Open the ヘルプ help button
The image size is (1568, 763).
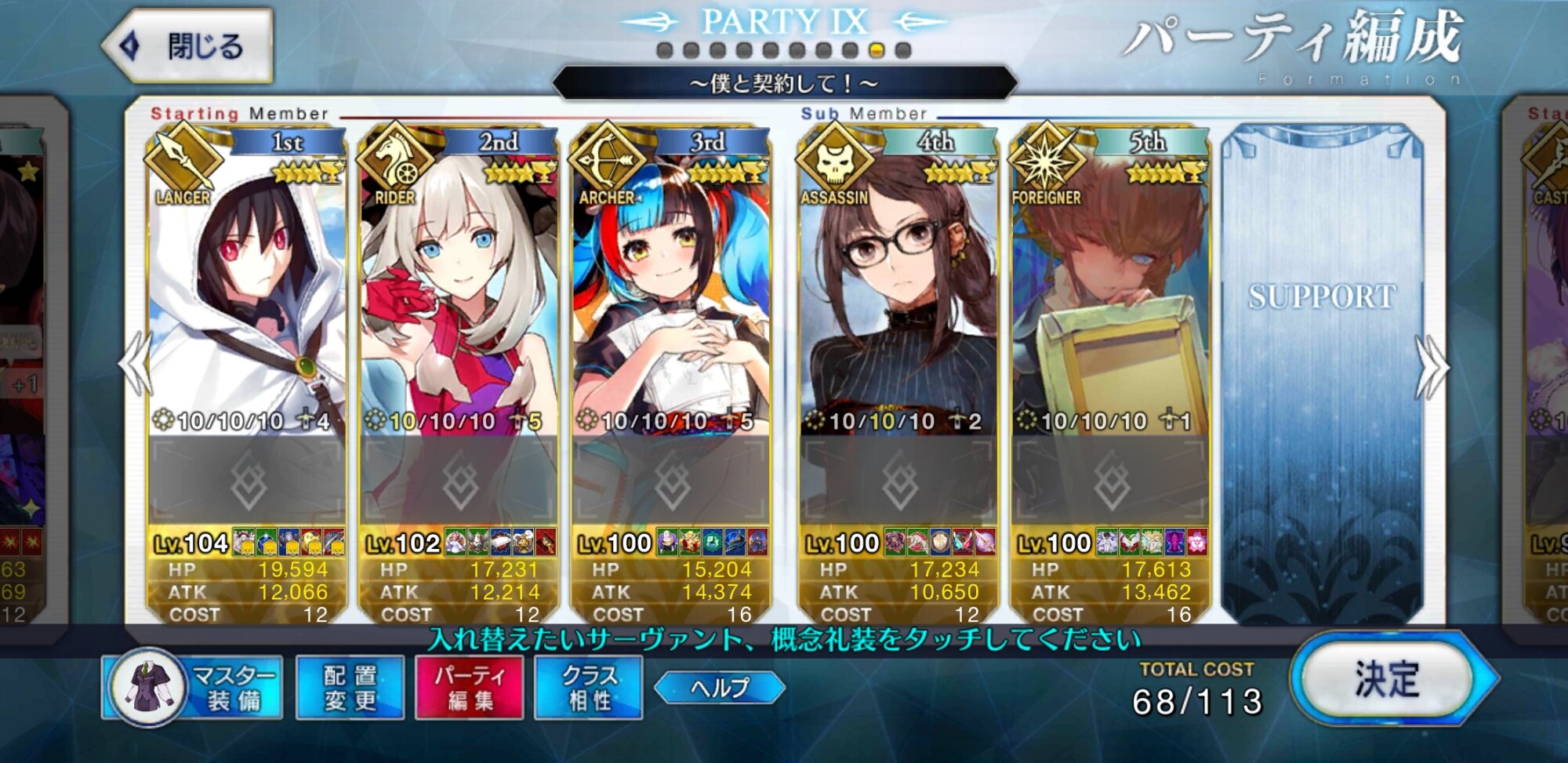click(x=720, y=688)
